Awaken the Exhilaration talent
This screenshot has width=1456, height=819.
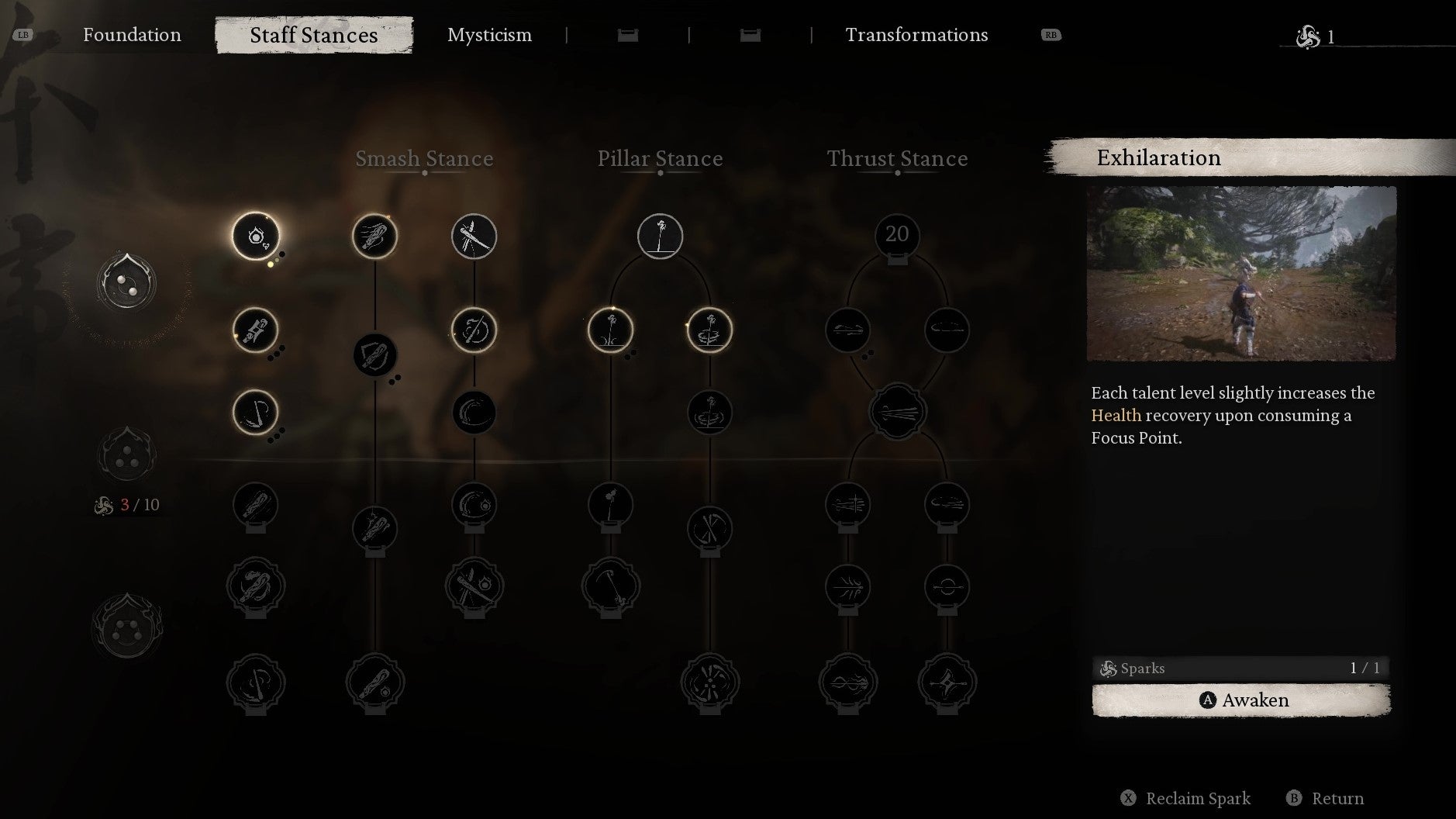(1240, 700)
